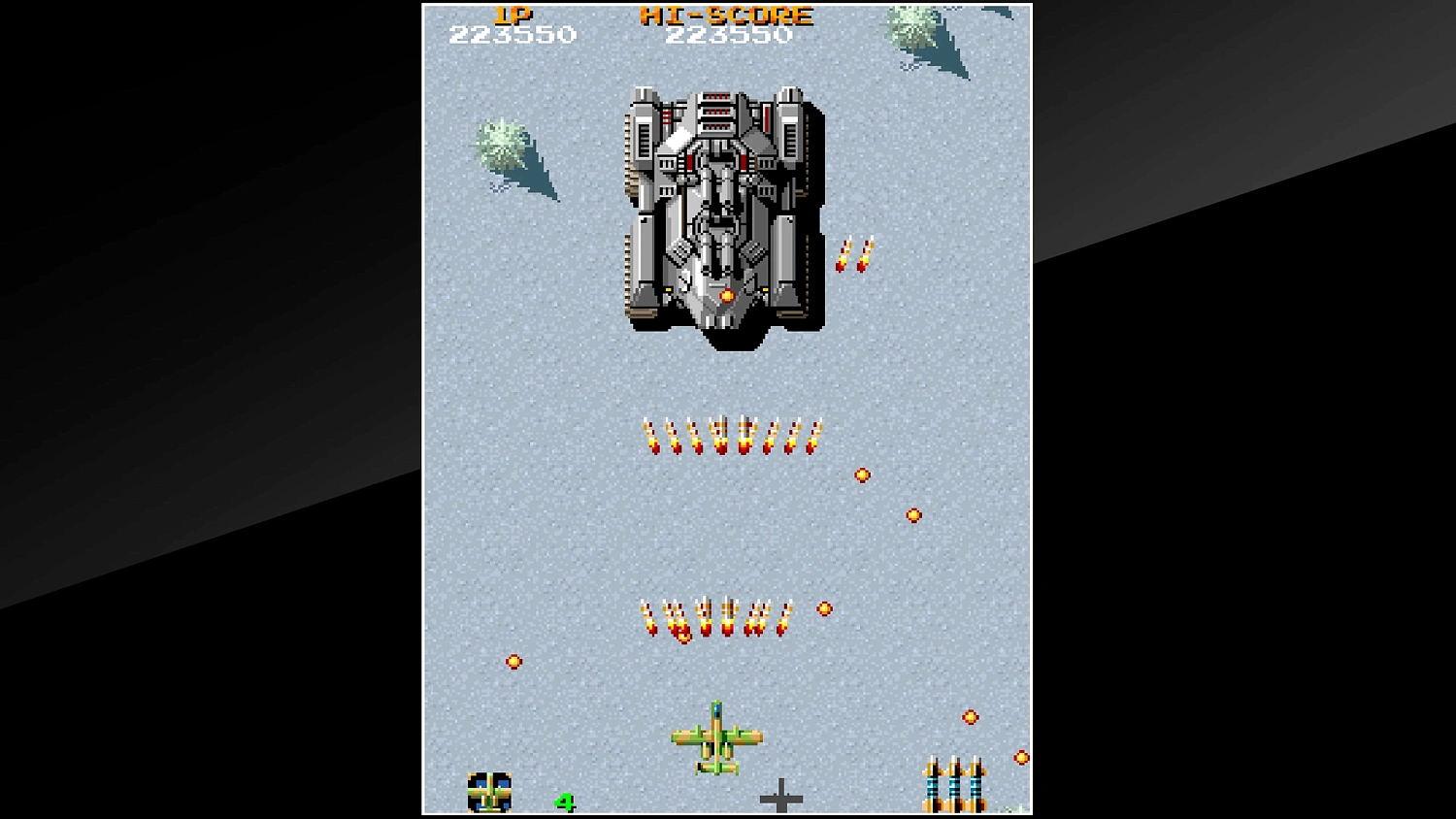This screenshot has height=819, width=1456.
Task: Click the vertical missile pair right of the boss
Action: (854, 254)
